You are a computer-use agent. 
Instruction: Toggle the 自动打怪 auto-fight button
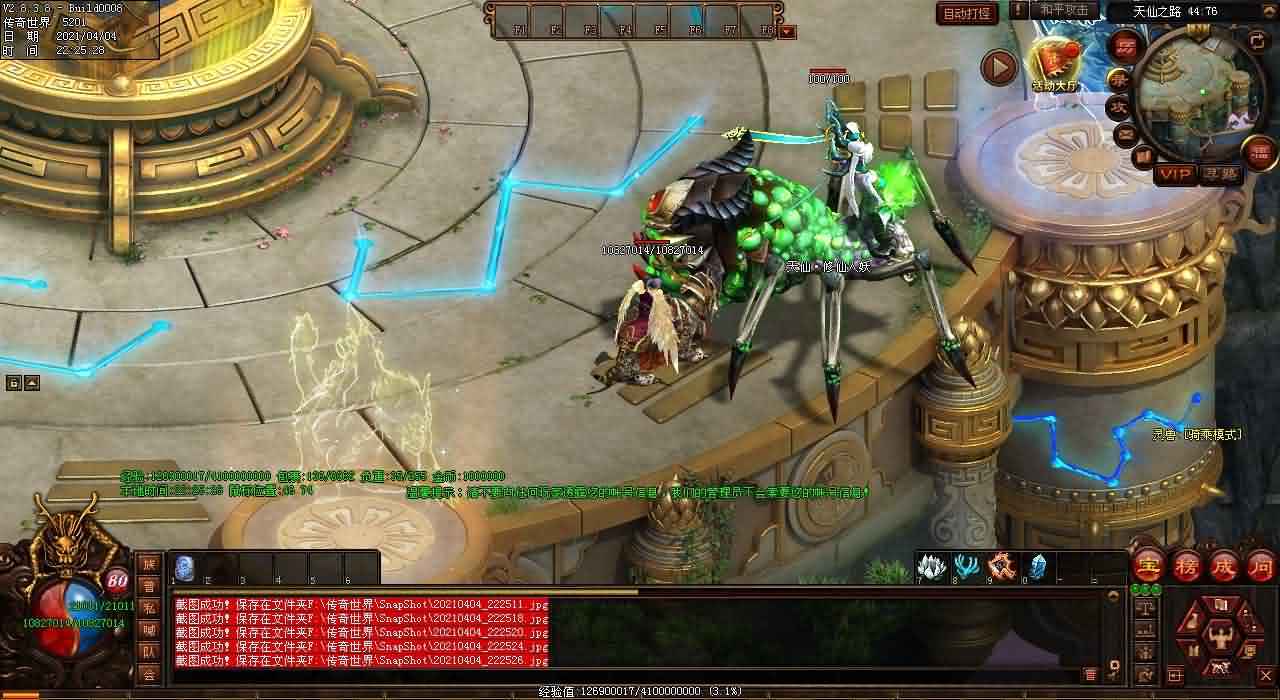[967, 13]
